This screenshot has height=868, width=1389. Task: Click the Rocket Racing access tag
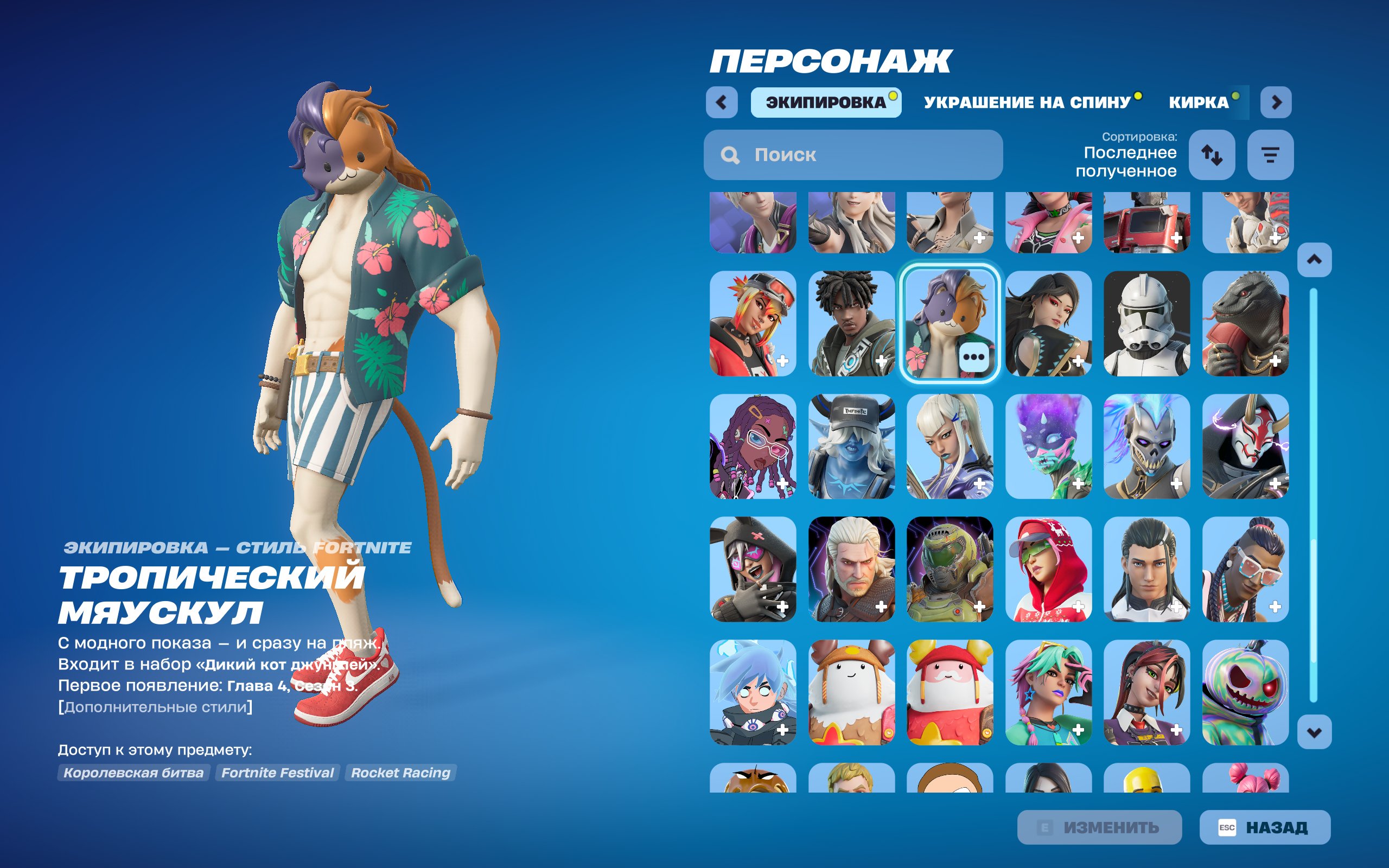(x=400, y=772)
